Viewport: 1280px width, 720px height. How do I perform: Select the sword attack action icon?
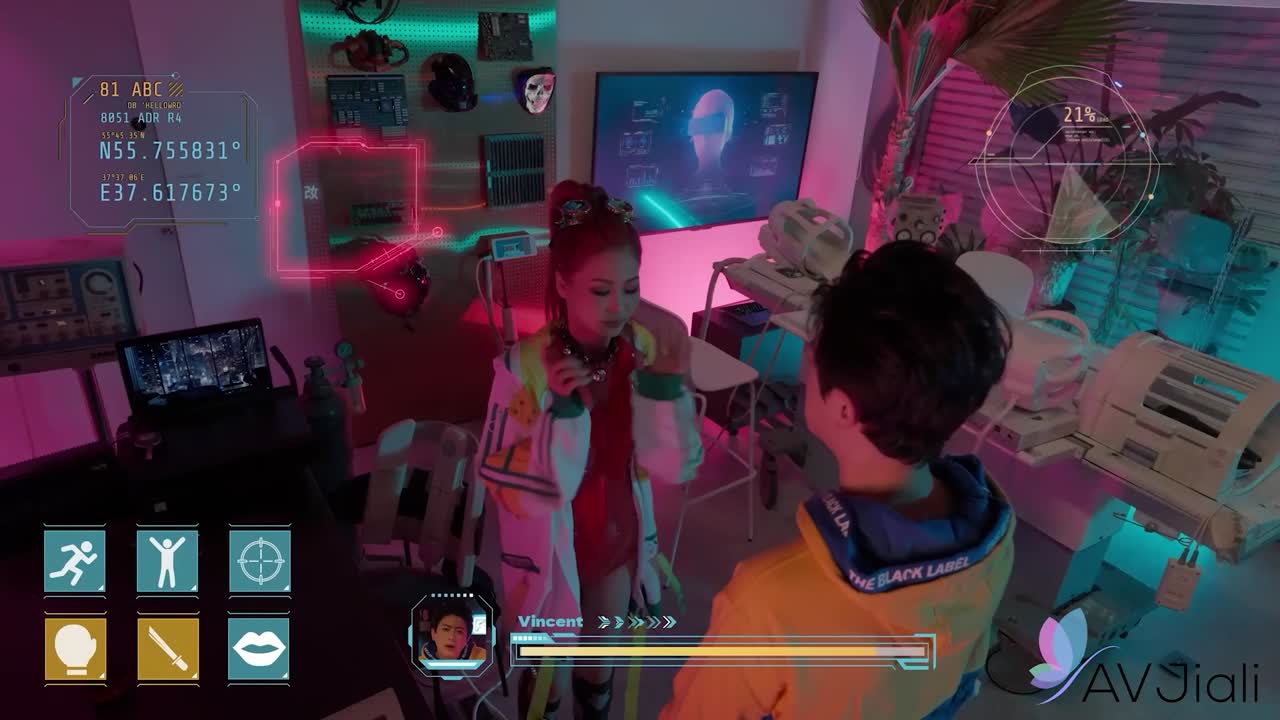[167, 649]
